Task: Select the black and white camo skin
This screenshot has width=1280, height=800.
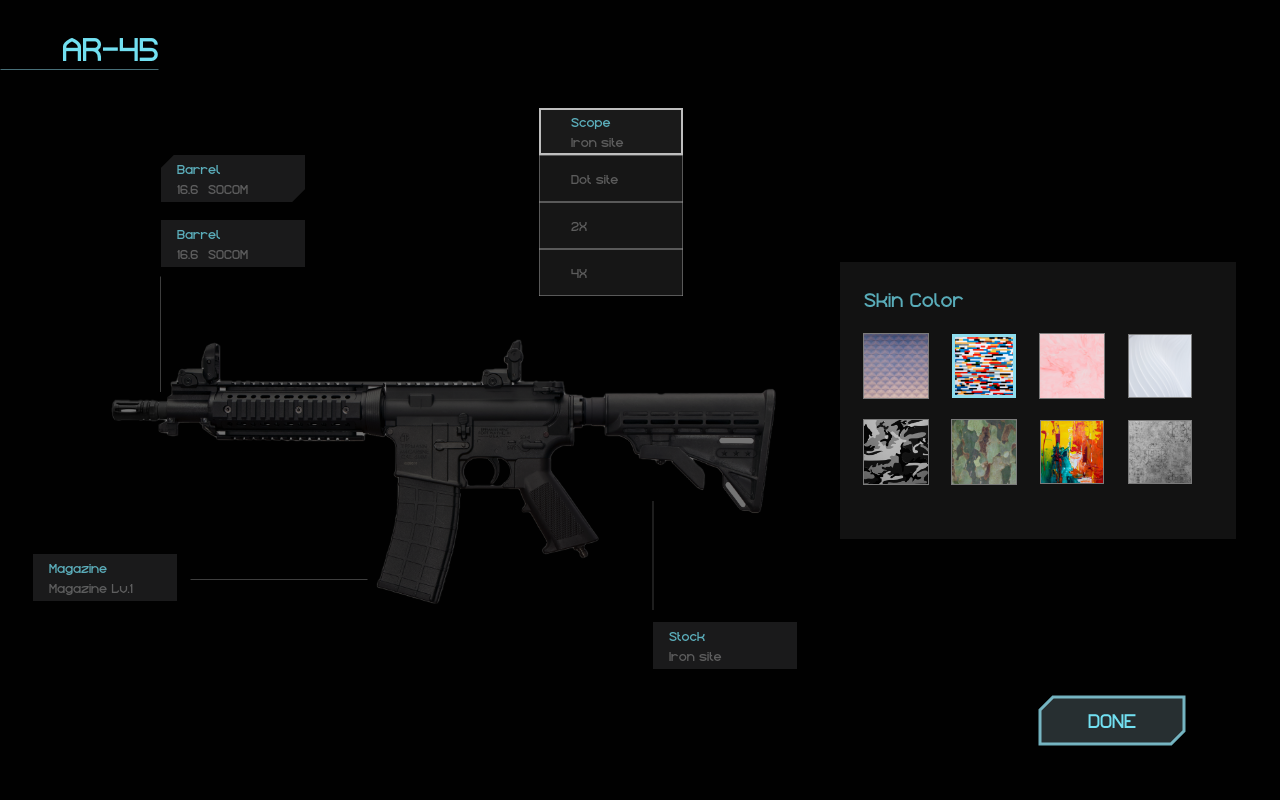Action: tap(896, 452)
